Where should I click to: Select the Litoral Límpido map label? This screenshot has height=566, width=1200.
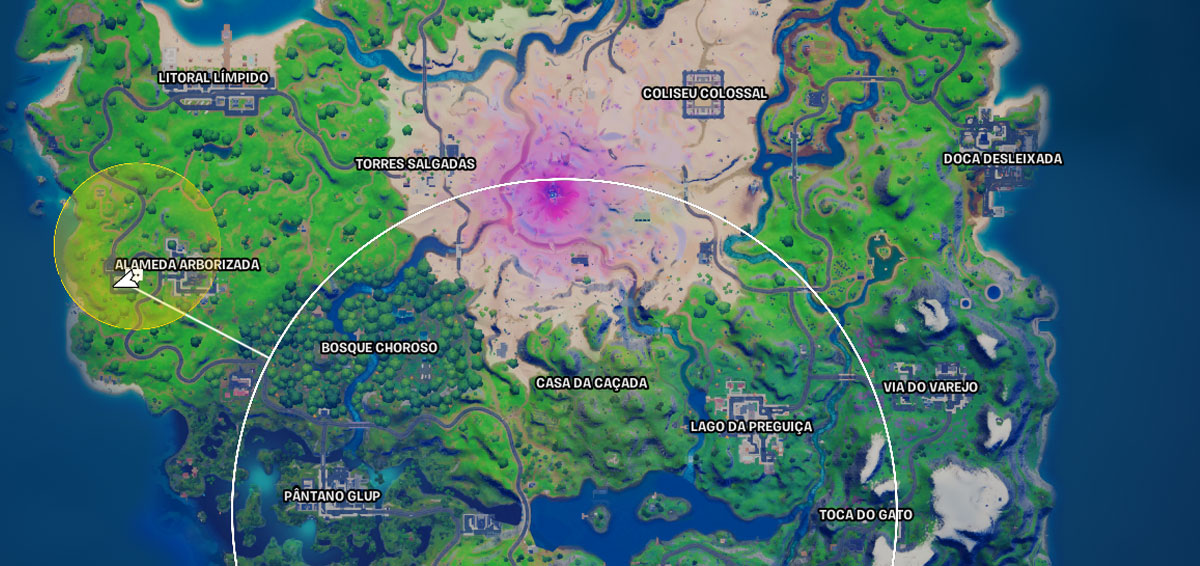pyautogui.click(x=214, y=77)
